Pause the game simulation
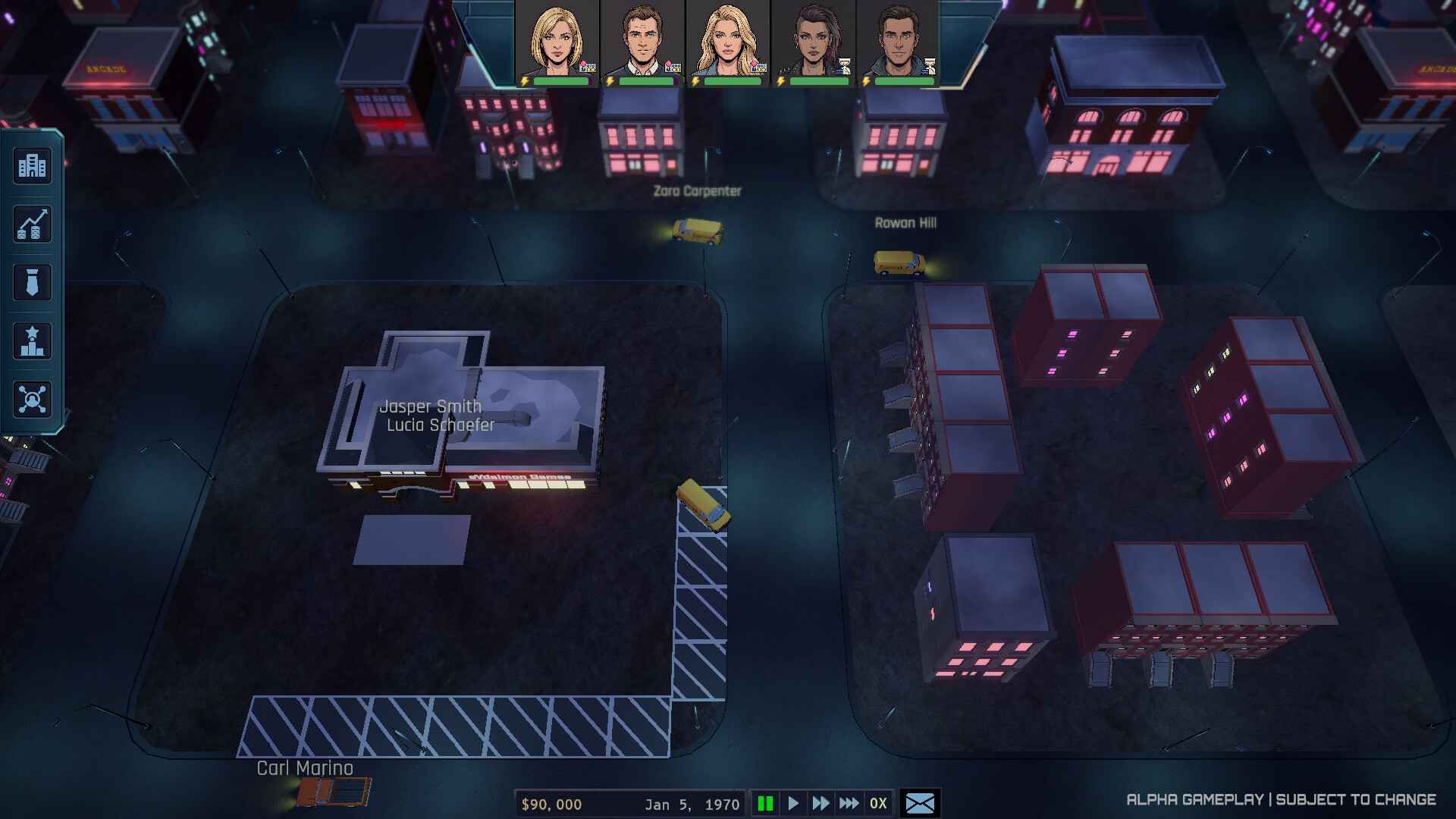Screen dimensions: 1456x819 pyautogui.click(x=766, y=803)
